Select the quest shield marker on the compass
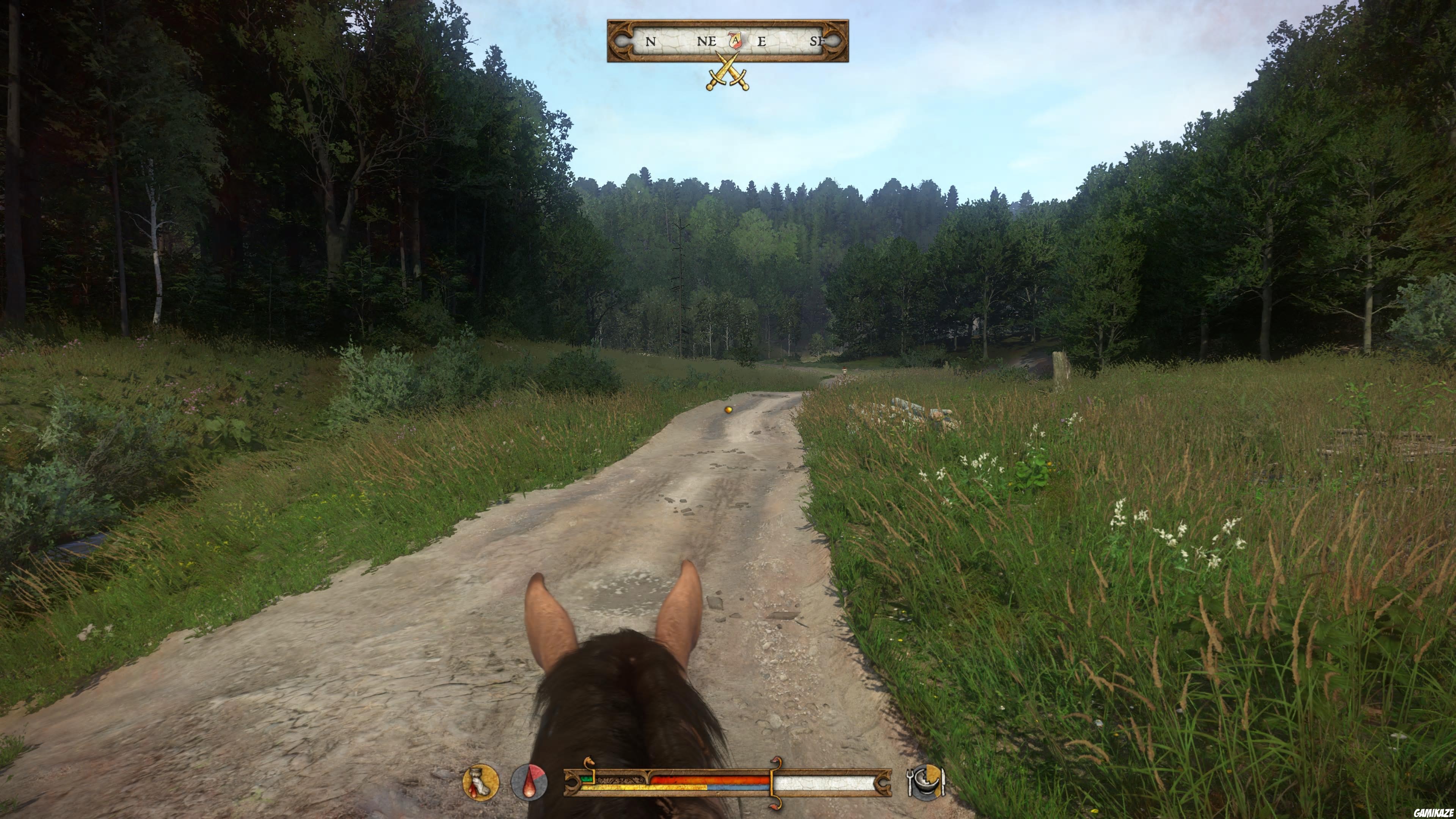This screenshot has width=1456, height=819. click(736, 39)
